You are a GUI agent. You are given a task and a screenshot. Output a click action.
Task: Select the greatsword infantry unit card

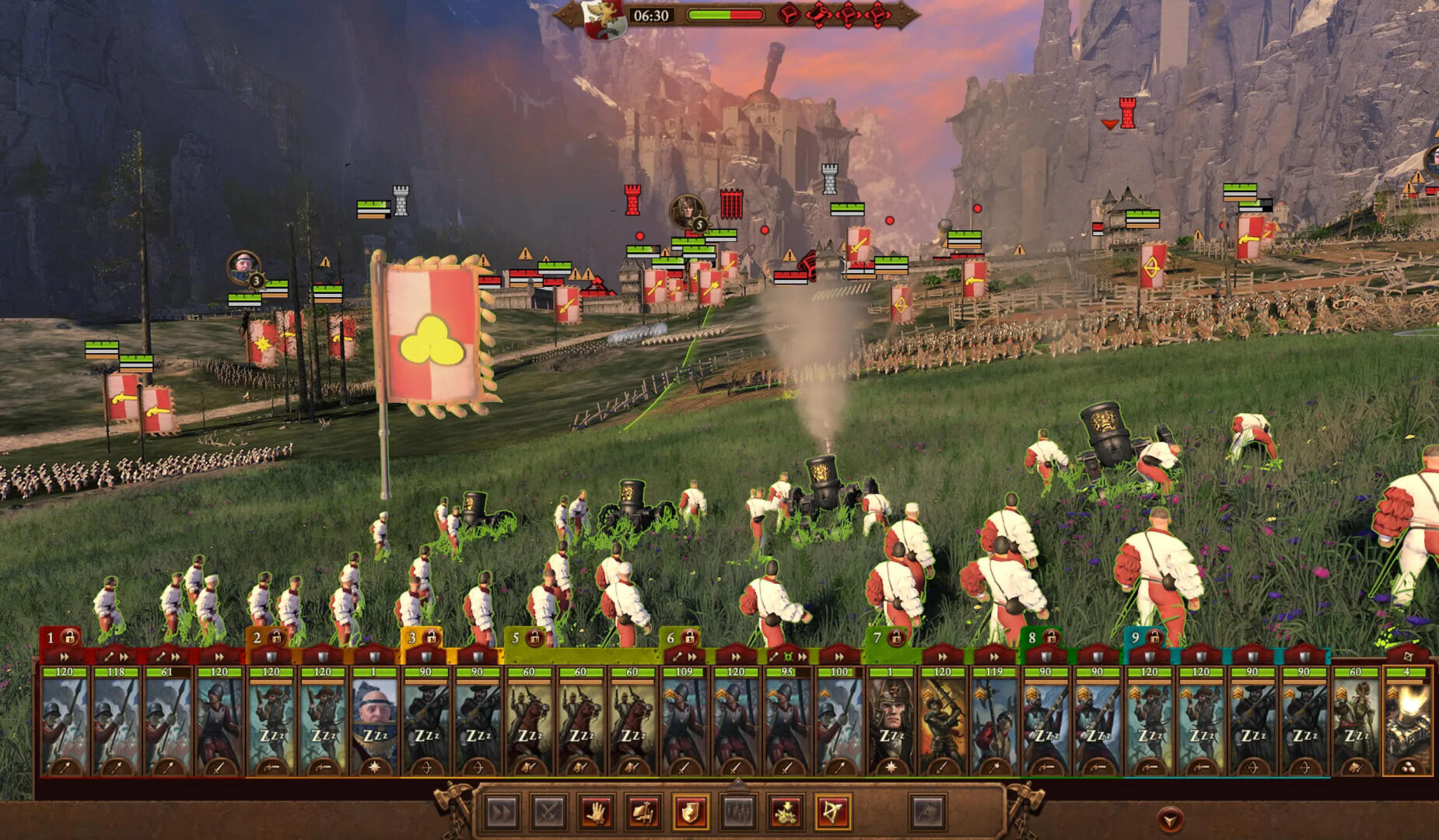943,723
